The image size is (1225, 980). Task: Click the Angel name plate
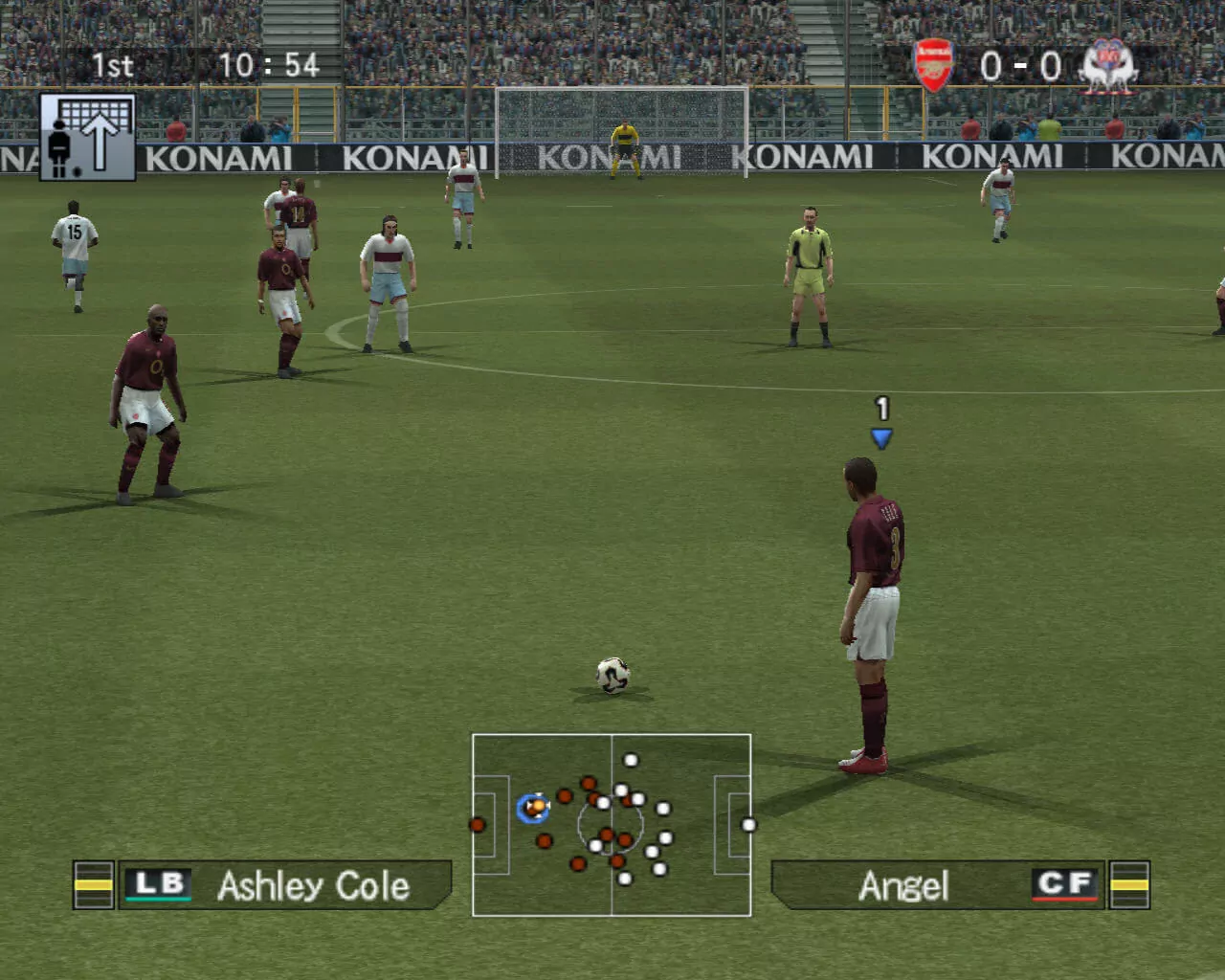click(x=905, y=887)
